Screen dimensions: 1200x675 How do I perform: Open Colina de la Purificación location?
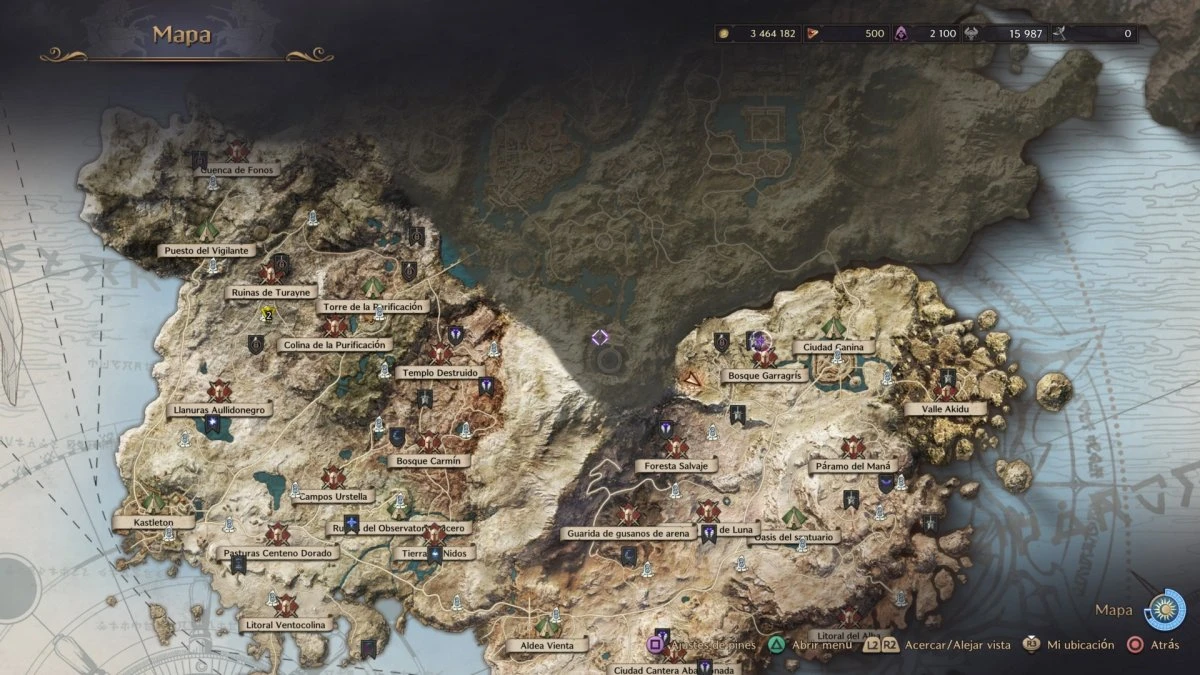click(320, 345)
